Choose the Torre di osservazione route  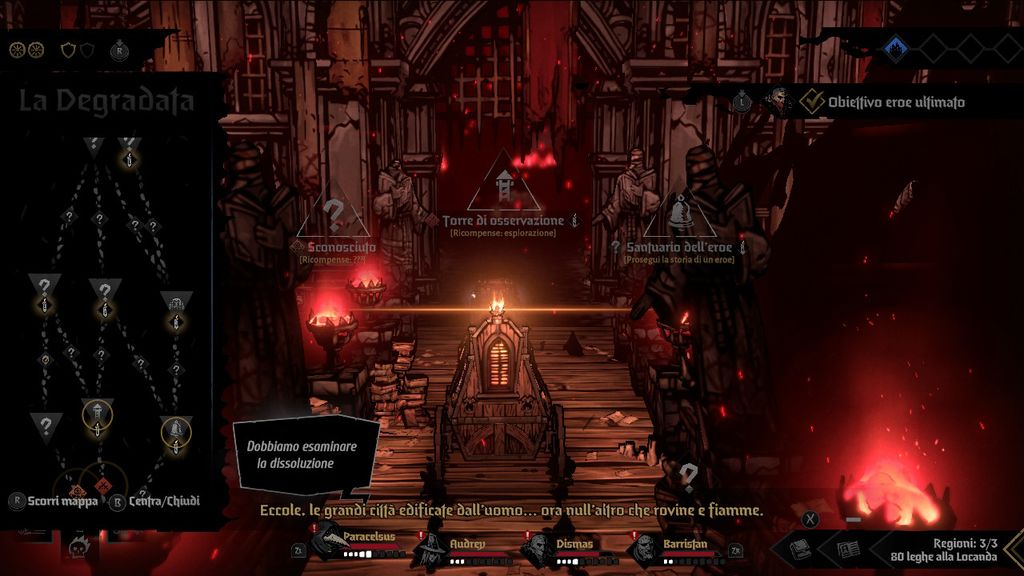point(504,188)
